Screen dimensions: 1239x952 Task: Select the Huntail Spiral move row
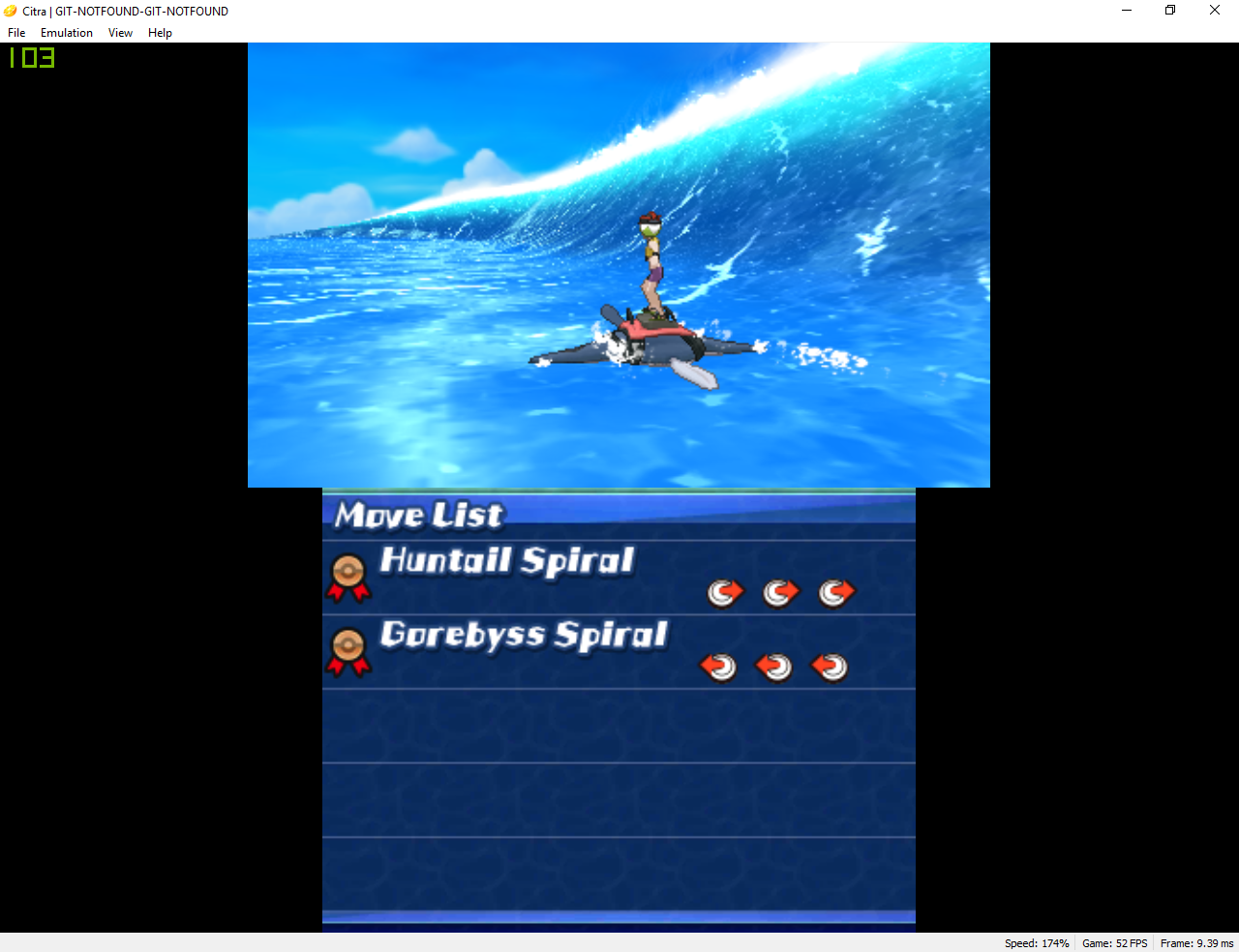[x=618, y=577]
